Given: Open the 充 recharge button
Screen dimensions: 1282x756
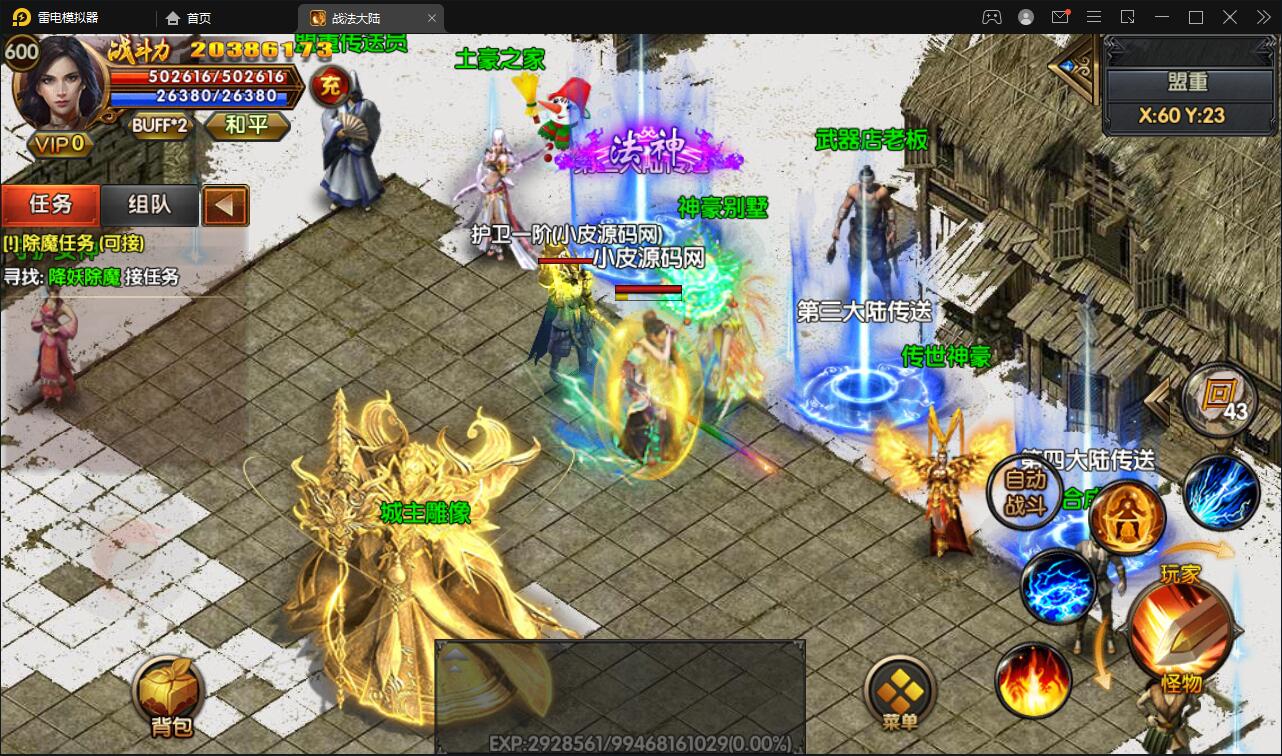Looking at the screenshot, I should (x=328, y=87).
